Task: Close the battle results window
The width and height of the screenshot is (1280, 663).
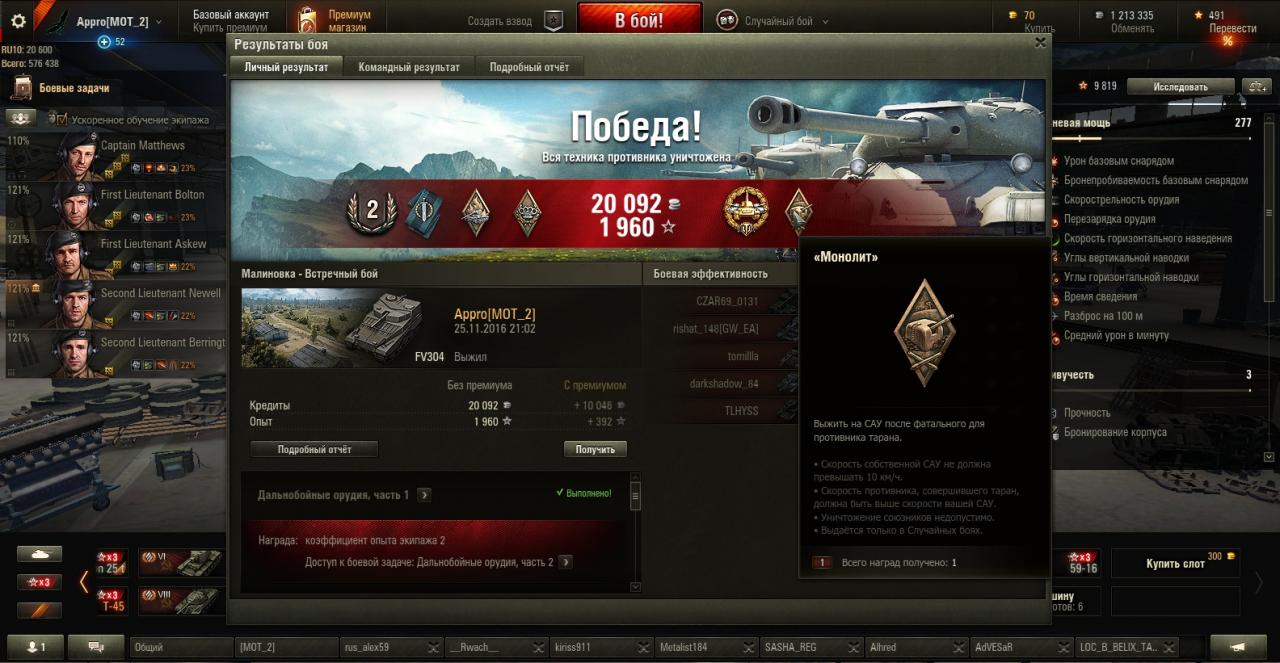Action: pos(1040,43)
